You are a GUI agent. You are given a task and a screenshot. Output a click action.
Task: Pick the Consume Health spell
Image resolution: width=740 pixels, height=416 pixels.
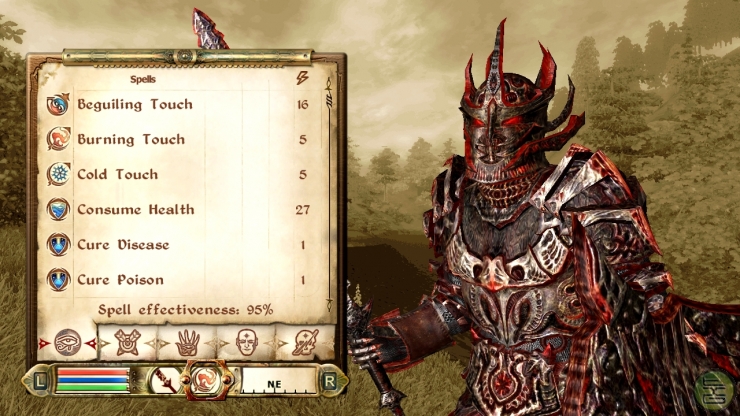(x=135, y=210)
